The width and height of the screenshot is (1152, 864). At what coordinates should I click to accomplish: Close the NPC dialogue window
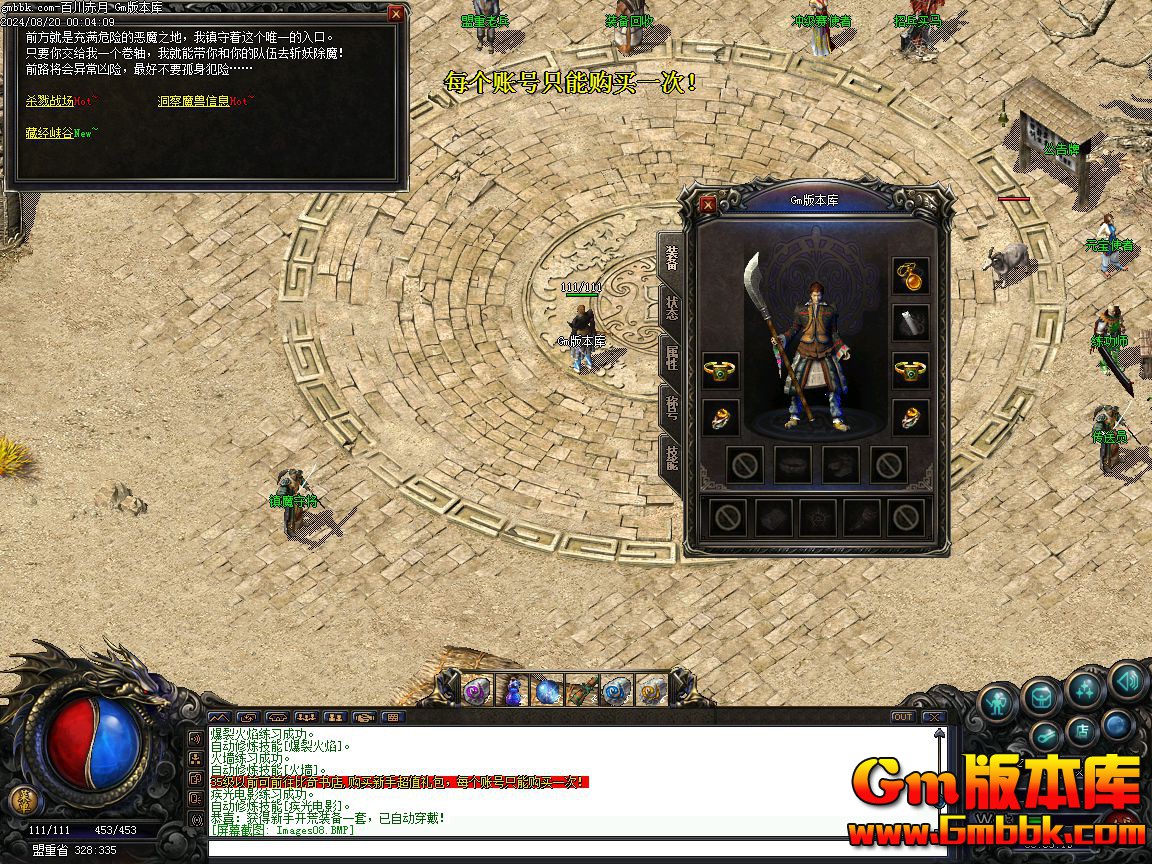tap(396, 14)
